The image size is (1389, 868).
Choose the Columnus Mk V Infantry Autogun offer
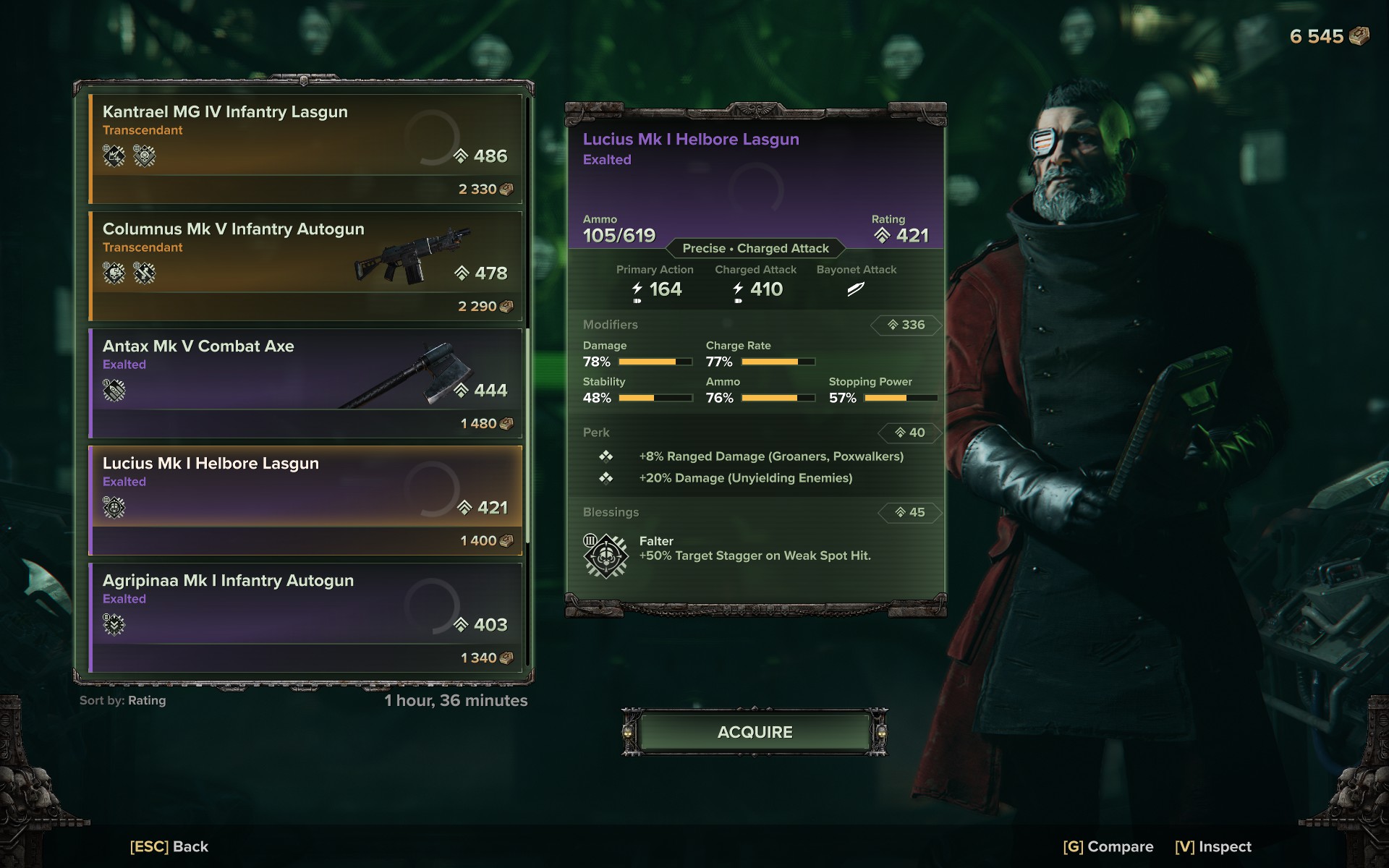tap(305, 265)
